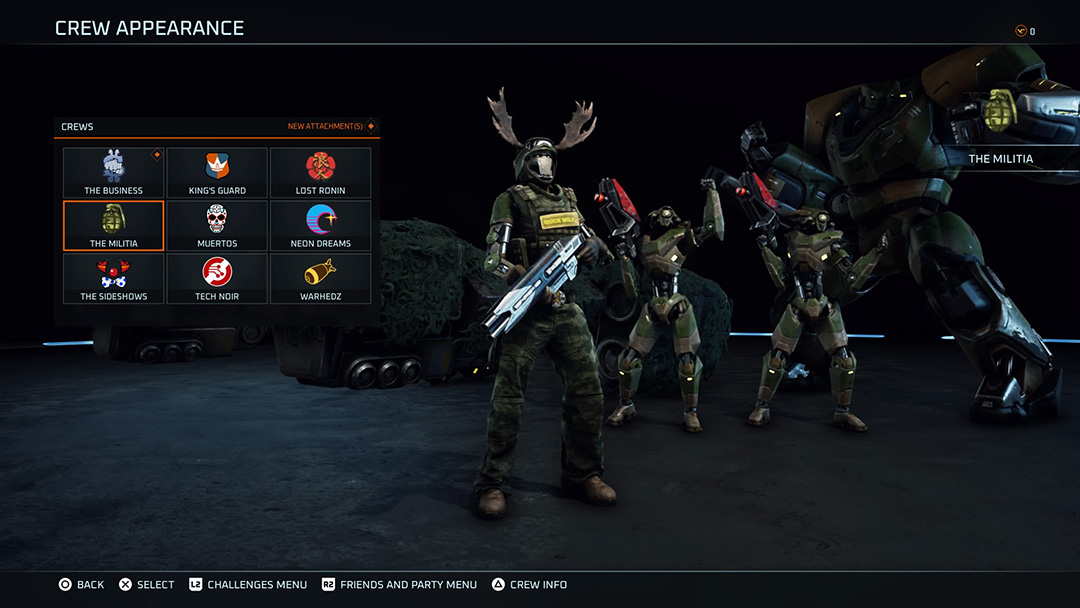Select The Militia grenade crew tile

pos(113,226)
